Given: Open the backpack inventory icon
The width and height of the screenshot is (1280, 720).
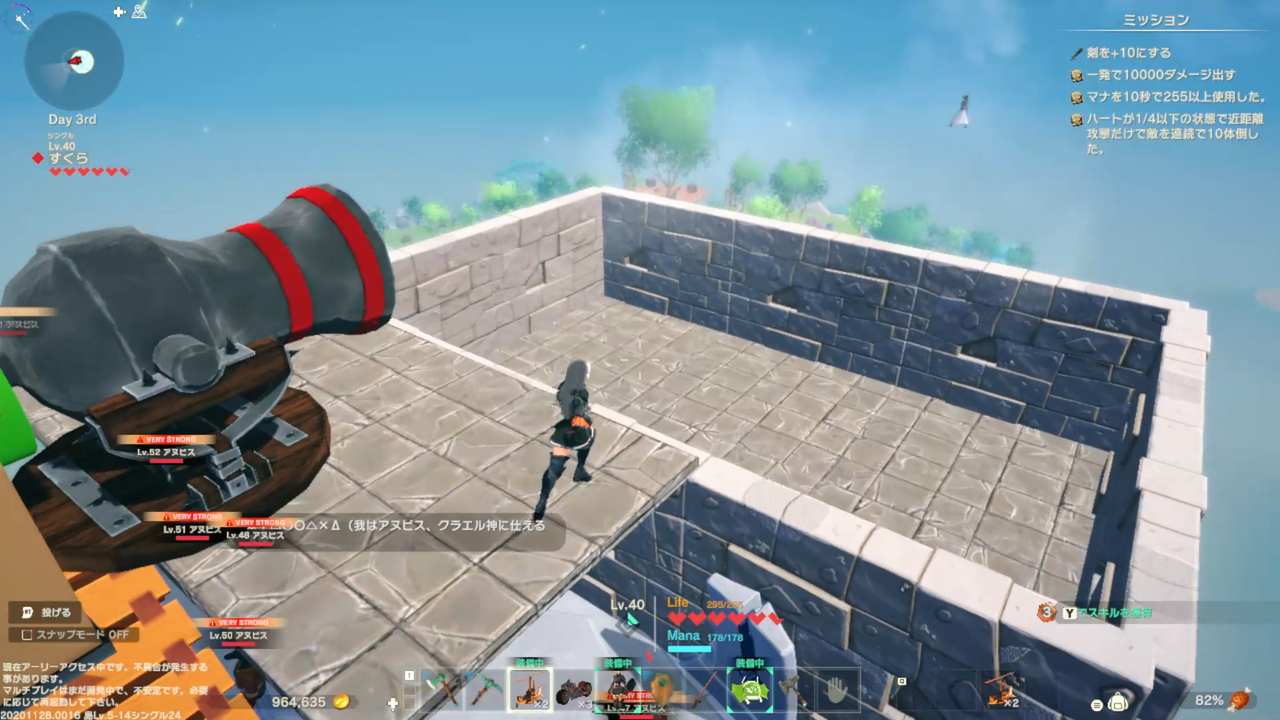Looking at the screenshot, I should [x=1118, y=703].
